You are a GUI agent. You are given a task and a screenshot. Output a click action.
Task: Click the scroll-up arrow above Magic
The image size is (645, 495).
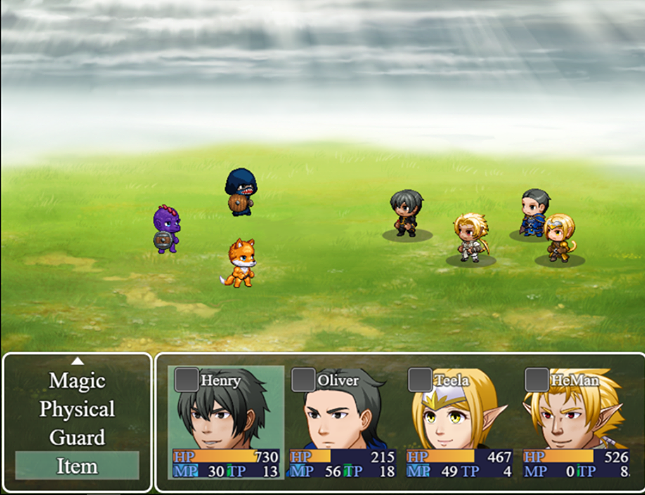(77, 360)
